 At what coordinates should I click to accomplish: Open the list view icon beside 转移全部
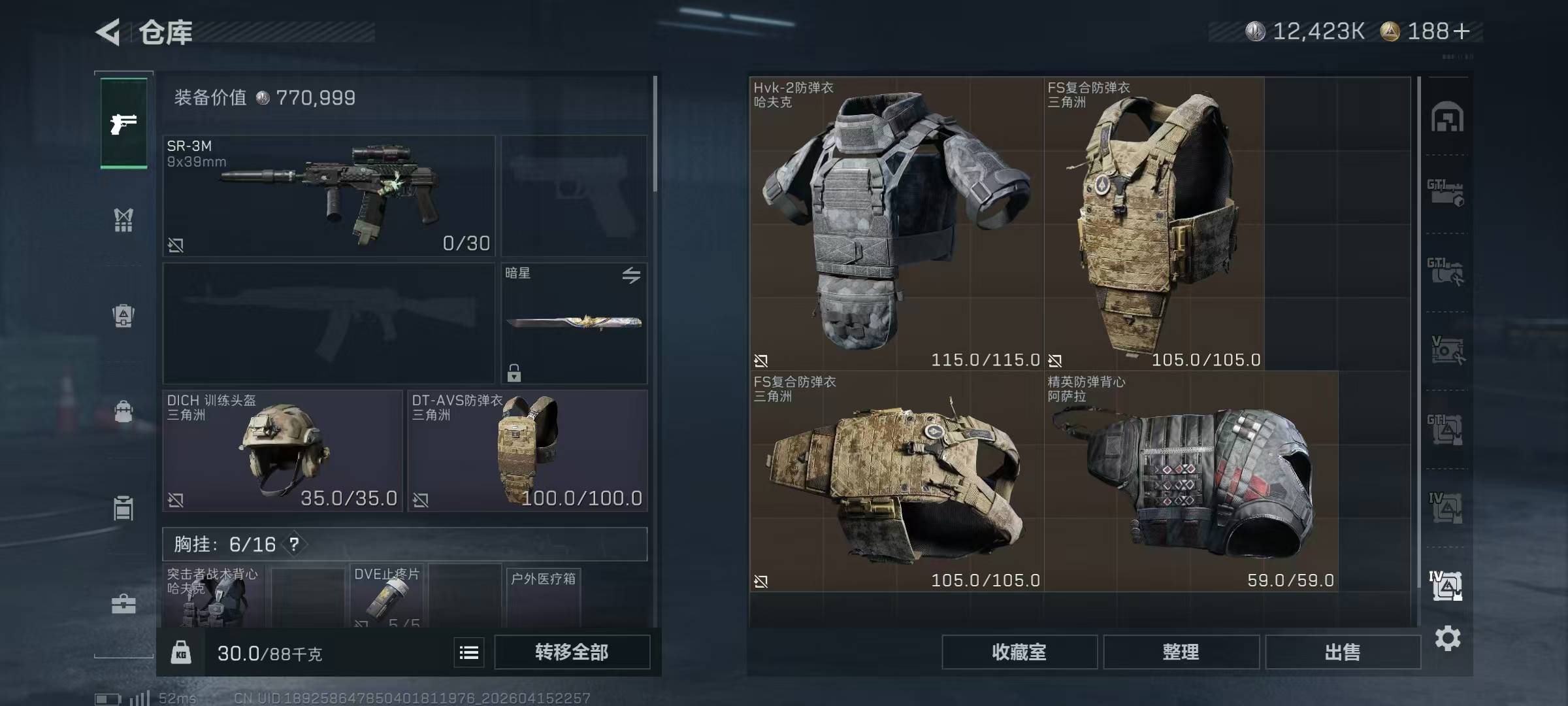click(x=469, y=652)
